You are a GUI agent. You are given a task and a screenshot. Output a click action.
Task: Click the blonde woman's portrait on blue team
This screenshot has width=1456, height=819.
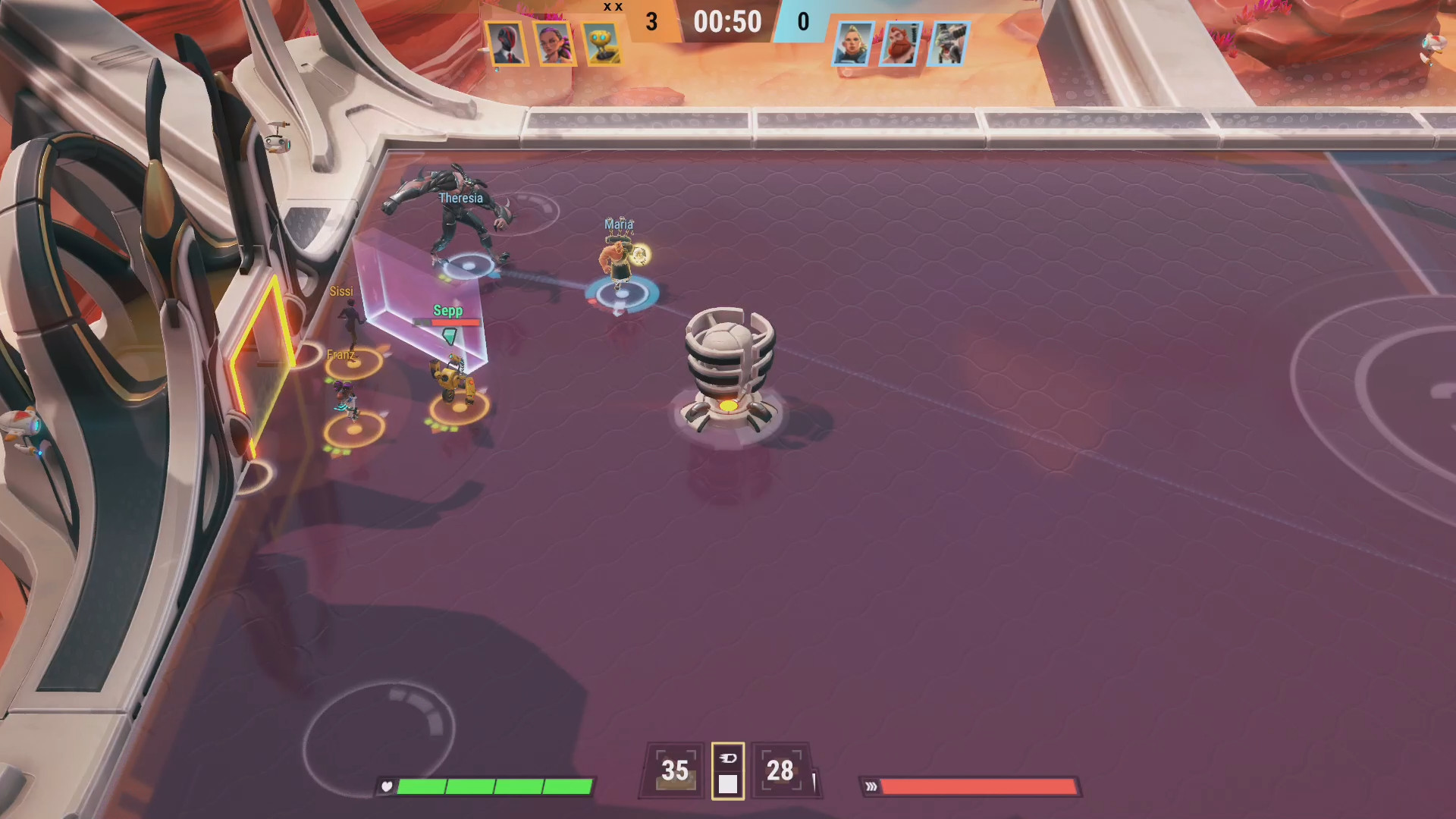click(852, 43)
